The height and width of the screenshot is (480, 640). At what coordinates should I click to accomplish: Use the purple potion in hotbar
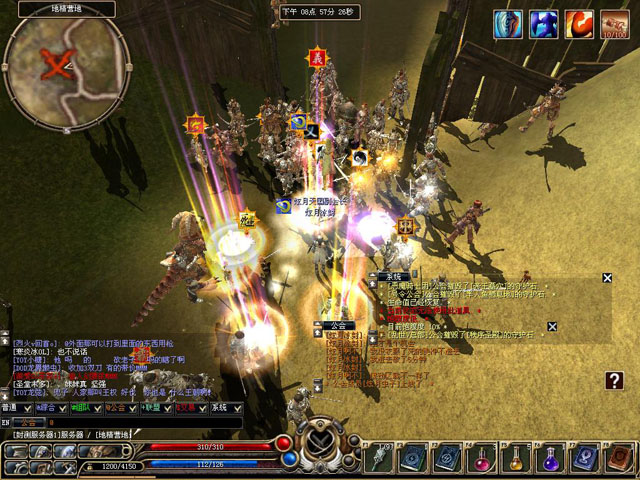[x=548, y=459]
